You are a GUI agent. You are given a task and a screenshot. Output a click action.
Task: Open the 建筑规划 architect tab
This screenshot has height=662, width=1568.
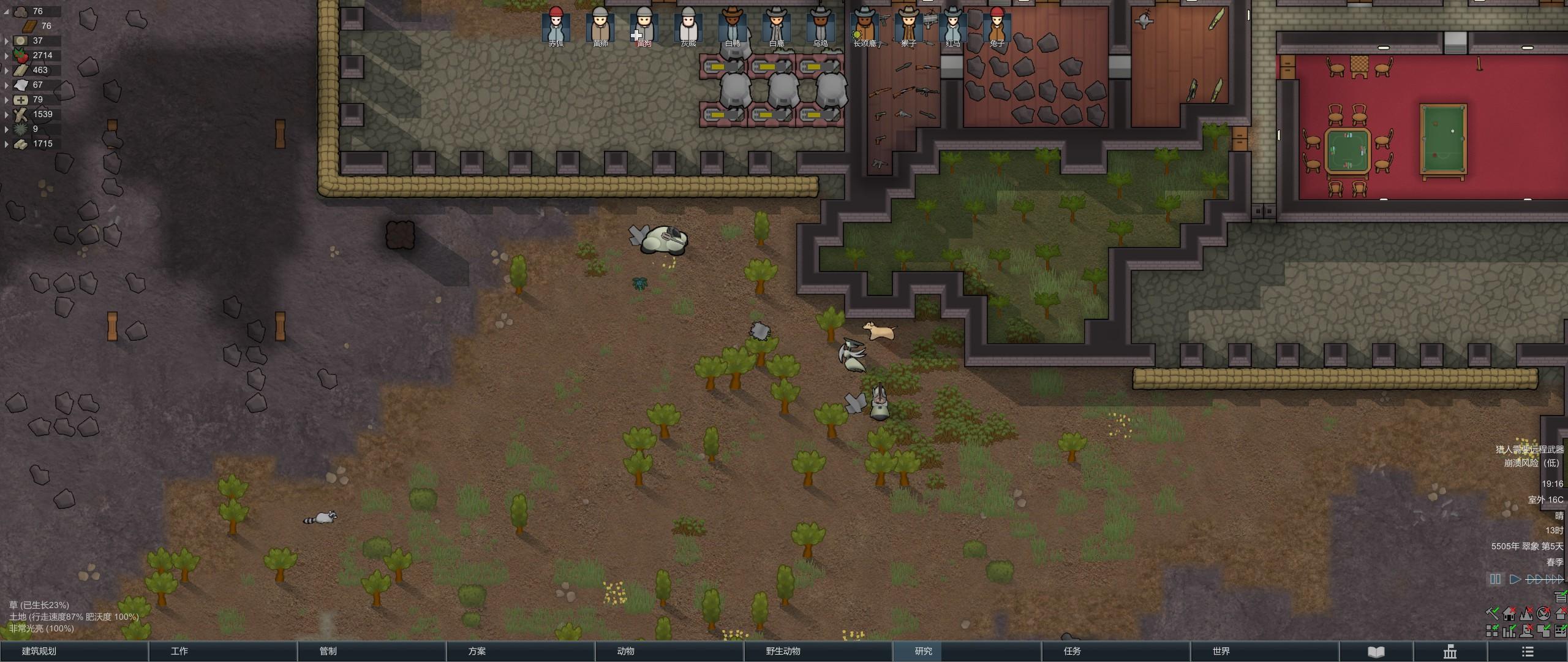[x=39, y=651]
